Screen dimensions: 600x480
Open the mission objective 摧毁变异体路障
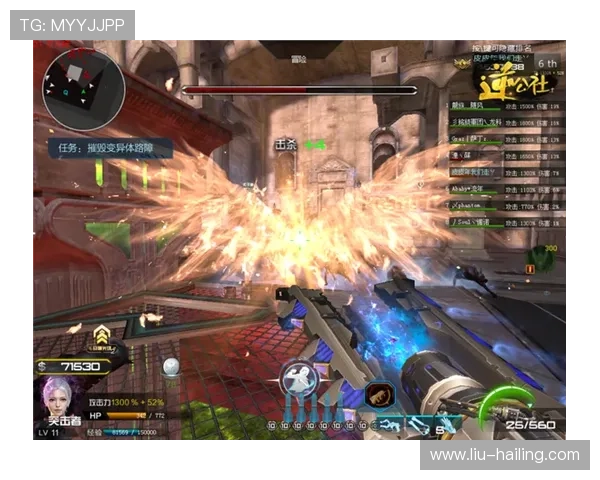111,149
